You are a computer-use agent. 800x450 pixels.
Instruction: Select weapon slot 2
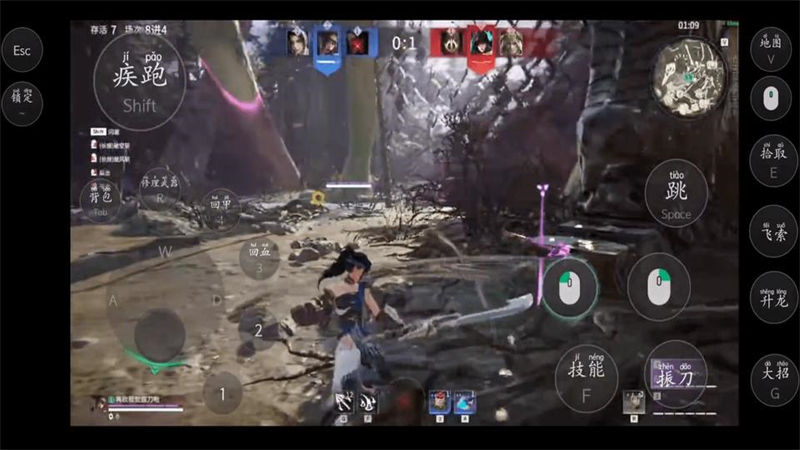258,329
